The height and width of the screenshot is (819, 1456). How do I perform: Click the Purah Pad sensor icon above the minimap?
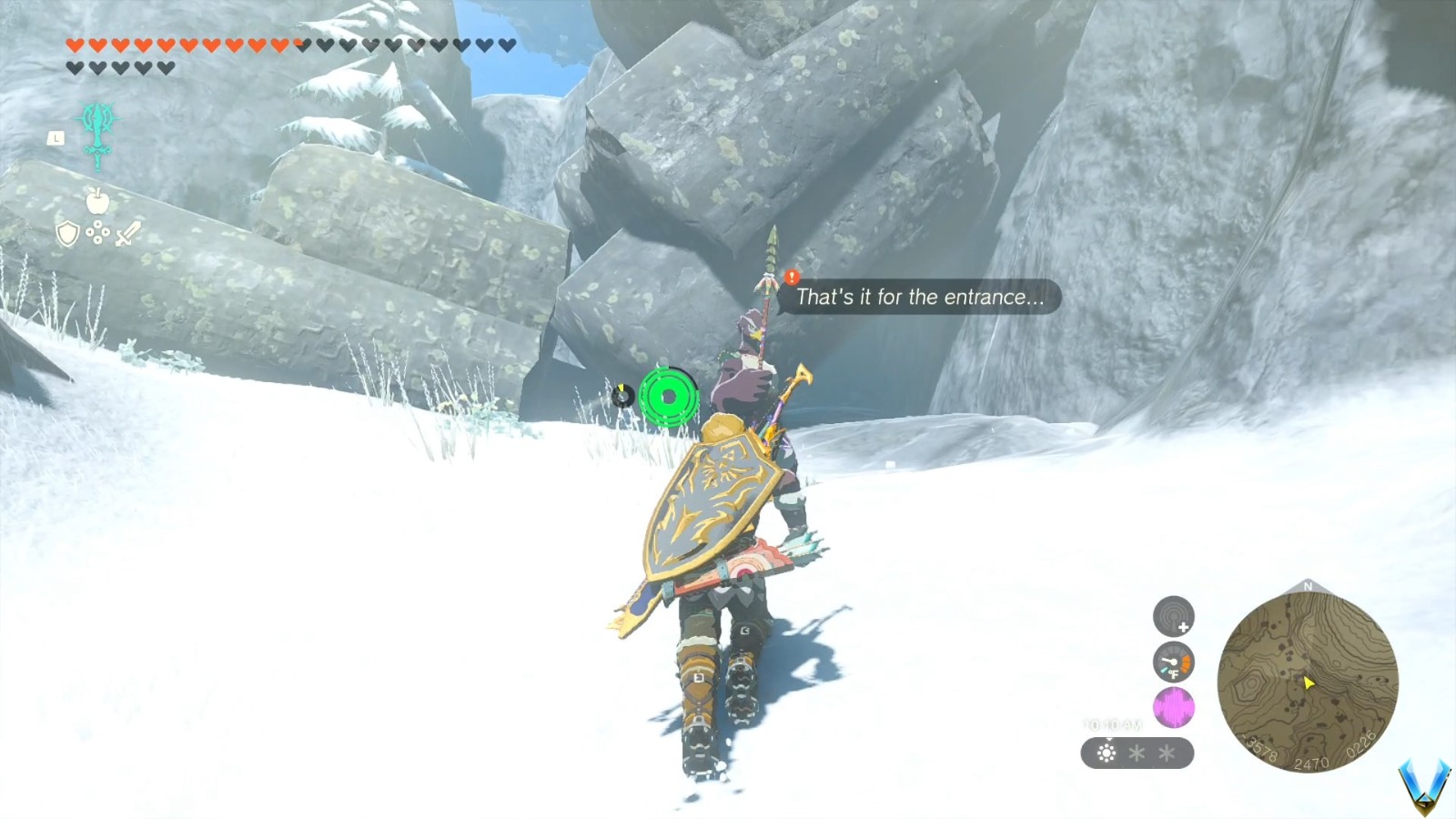[x=1173, y=616]
